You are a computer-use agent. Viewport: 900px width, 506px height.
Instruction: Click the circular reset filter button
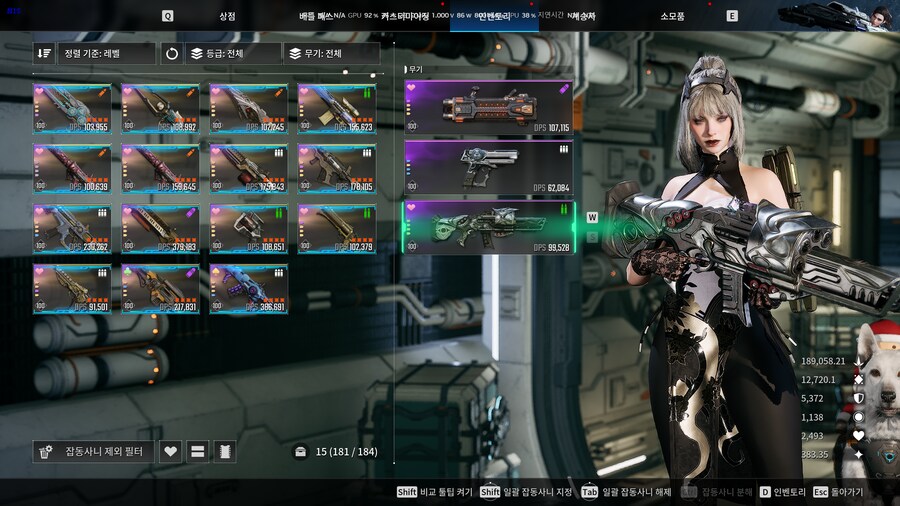tap(171, 54)
